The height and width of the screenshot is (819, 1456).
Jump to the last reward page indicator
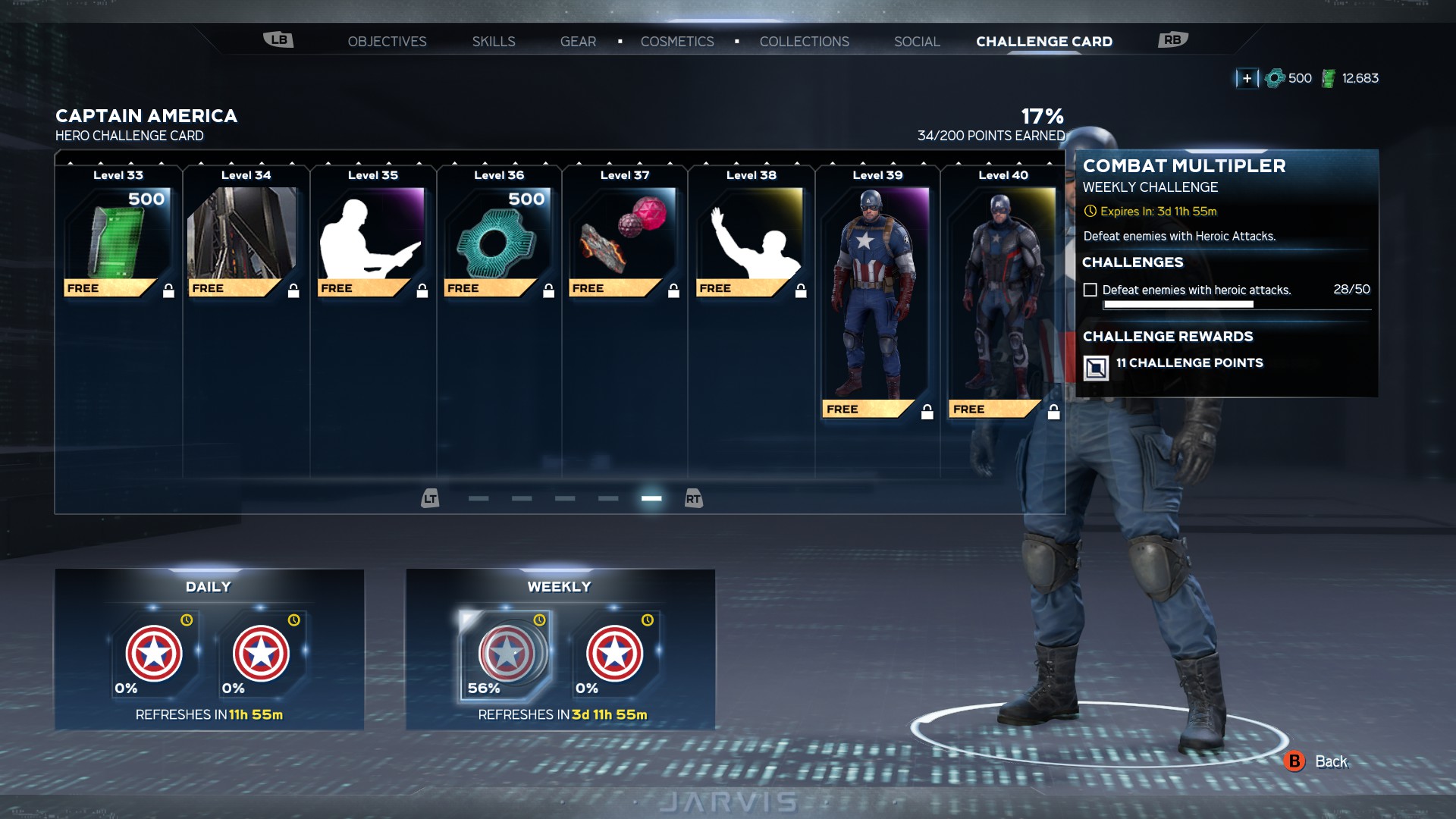pyautogui.click(x=651, y=498)
